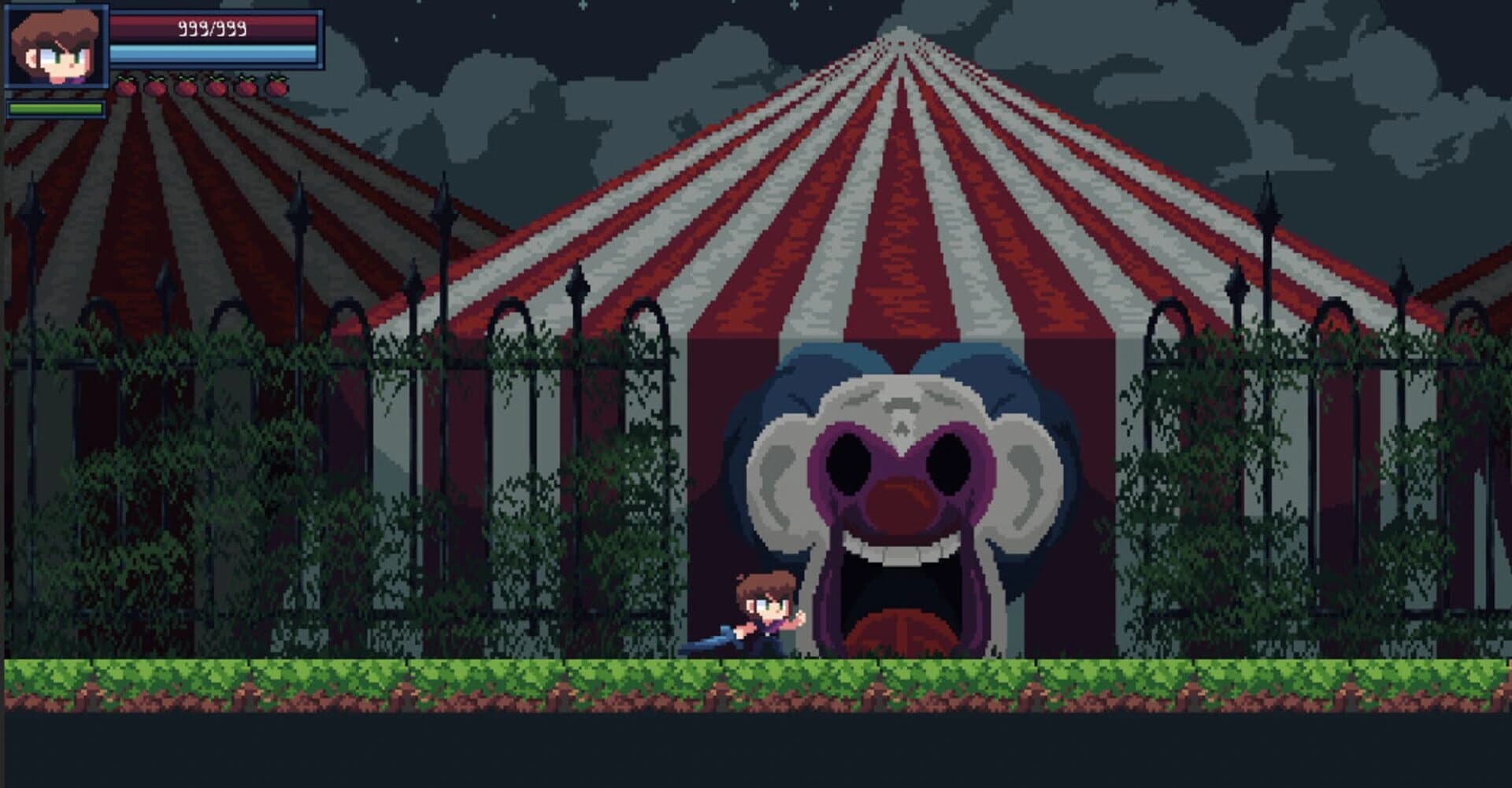Click the second tomato icon

point(154,87)
